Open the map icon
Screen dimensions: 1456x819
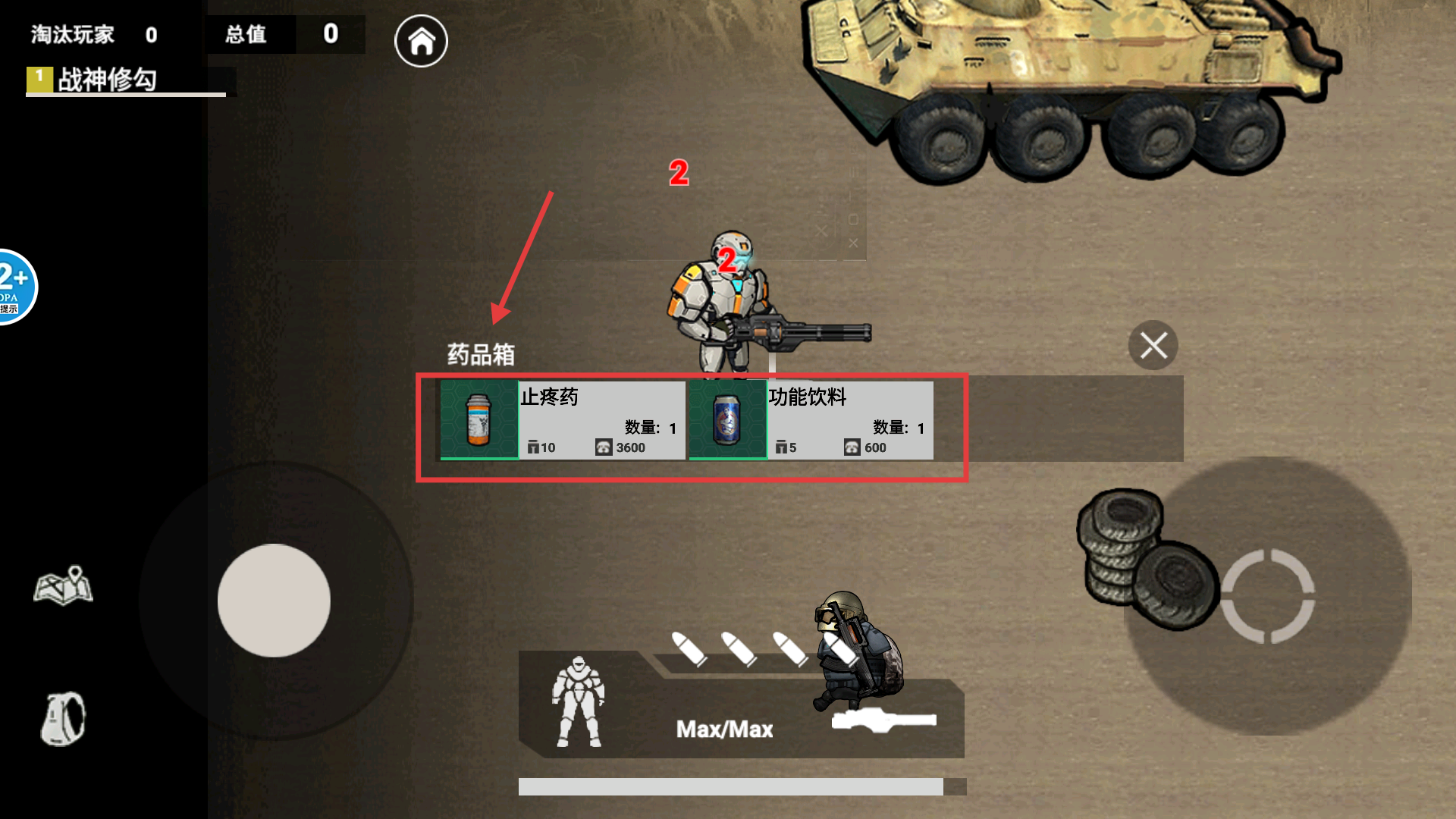[x=64, y=585]
